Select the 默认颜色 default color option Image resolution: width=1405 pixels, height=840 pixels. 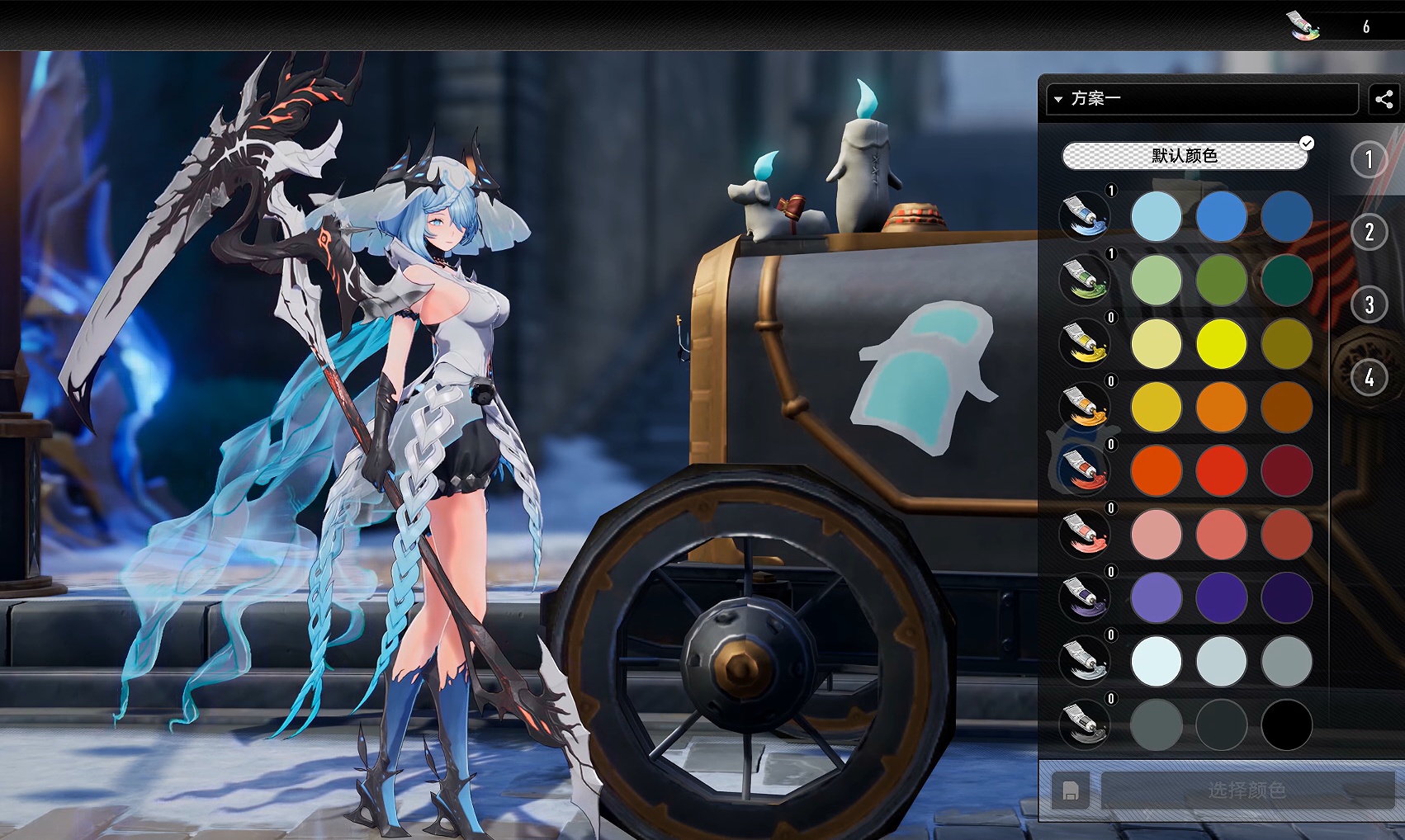[x=1185, y=156]
